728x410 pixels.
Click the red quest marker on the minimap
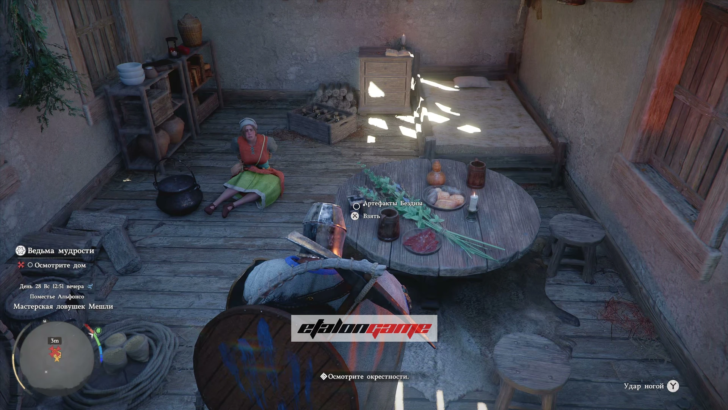click(54, 353)
